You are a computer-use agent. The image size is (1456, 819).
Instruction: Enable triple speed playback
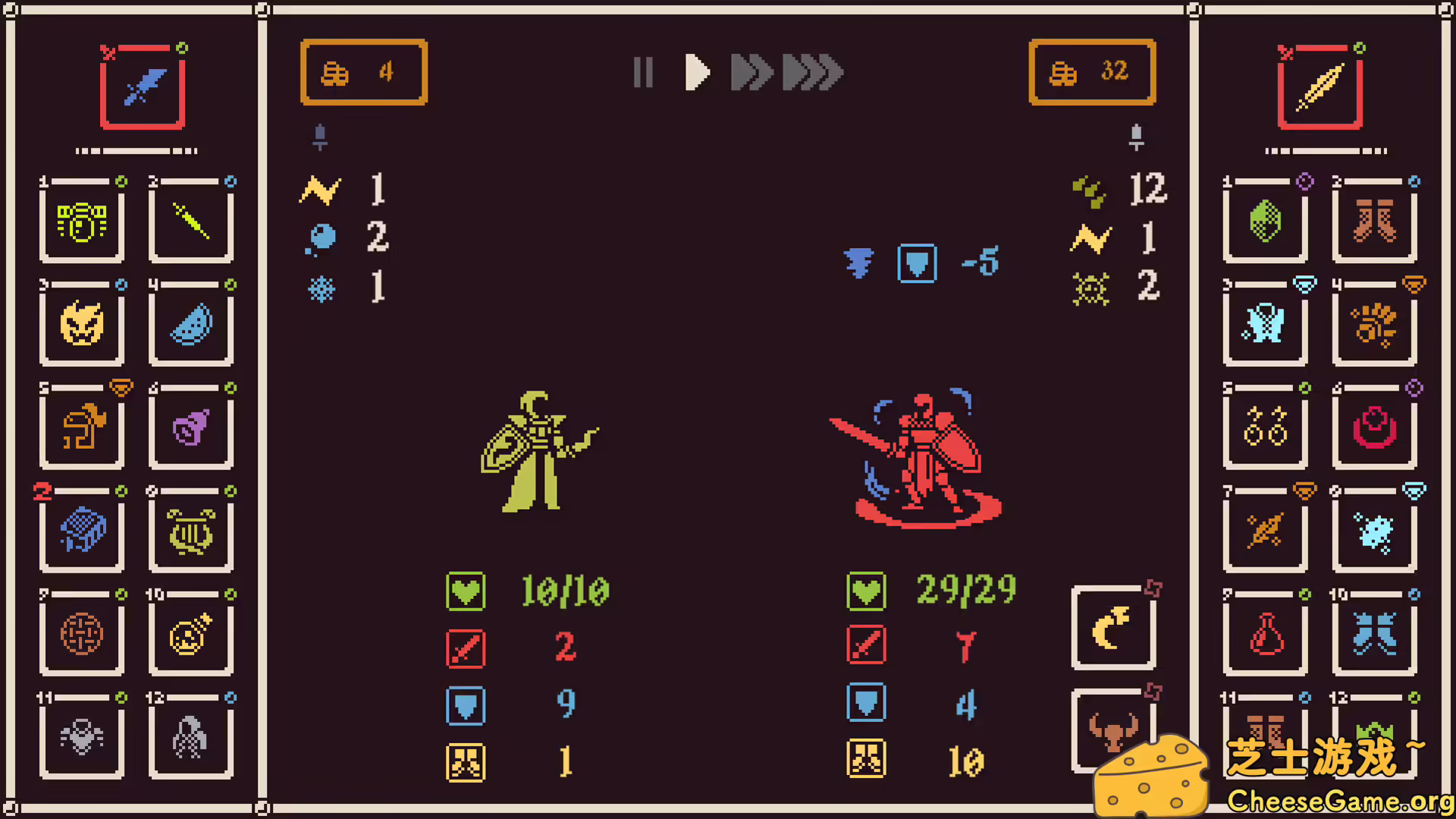coord(811,72)
